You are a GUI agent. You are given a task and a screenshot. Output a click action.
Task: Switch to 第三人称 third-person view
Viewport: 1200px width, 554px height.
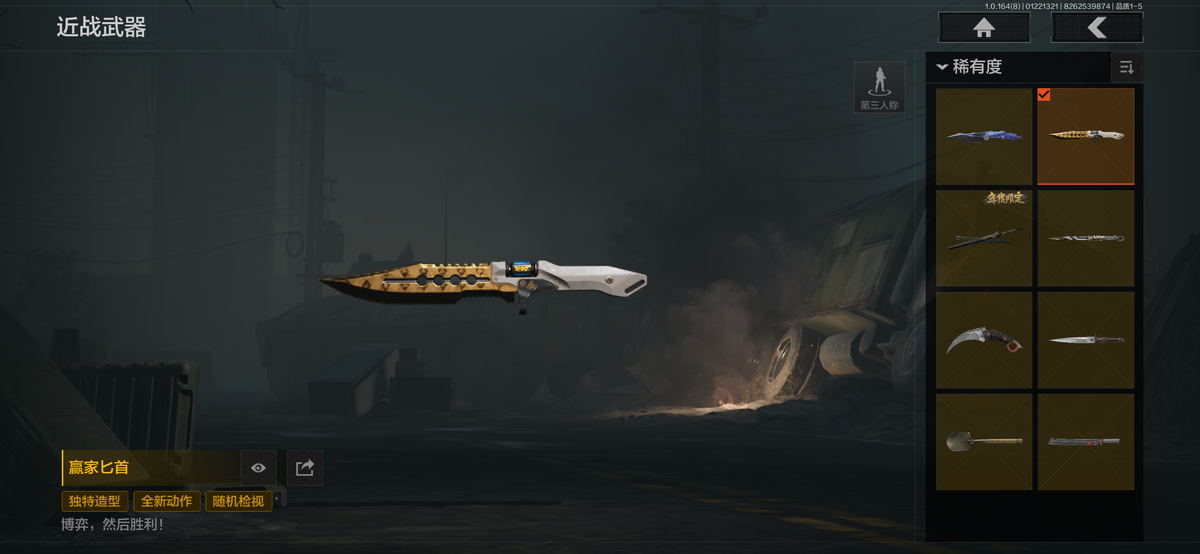tap(879, 88)
